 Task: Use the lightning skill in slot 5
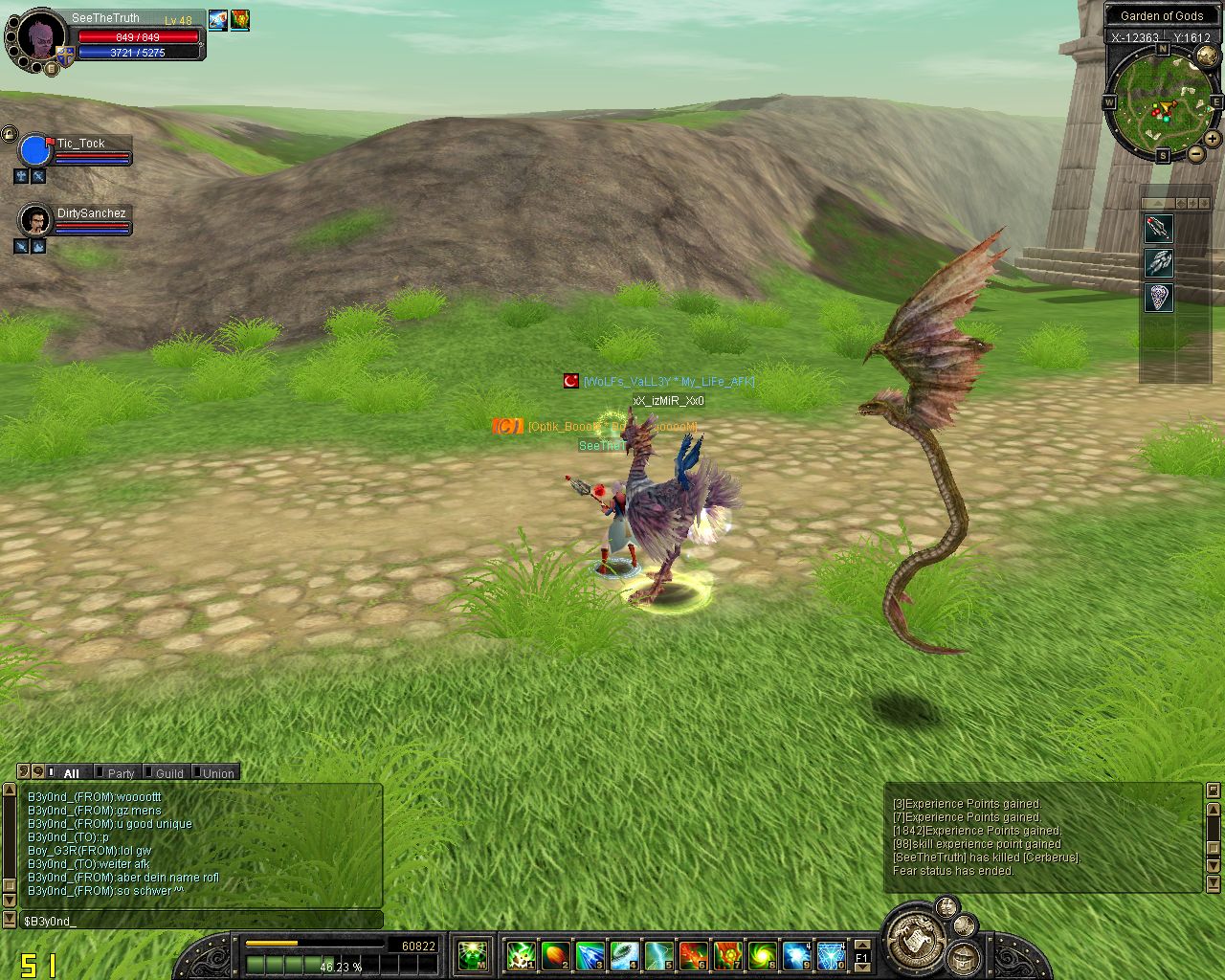(x=658, y=954)
